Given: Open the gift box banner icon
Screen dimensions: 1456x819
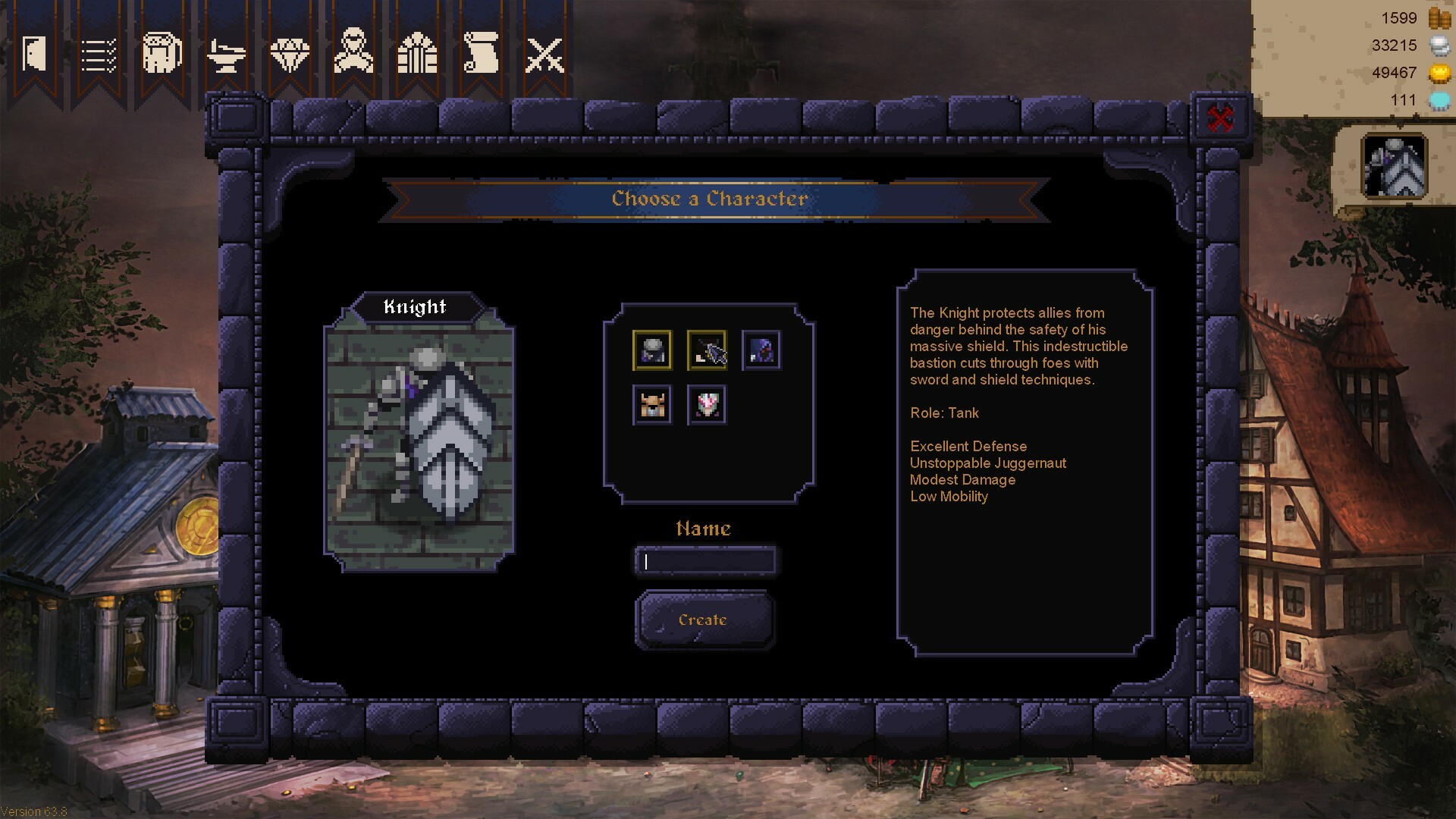Looking at the screenshot, I should coord(416,52).
